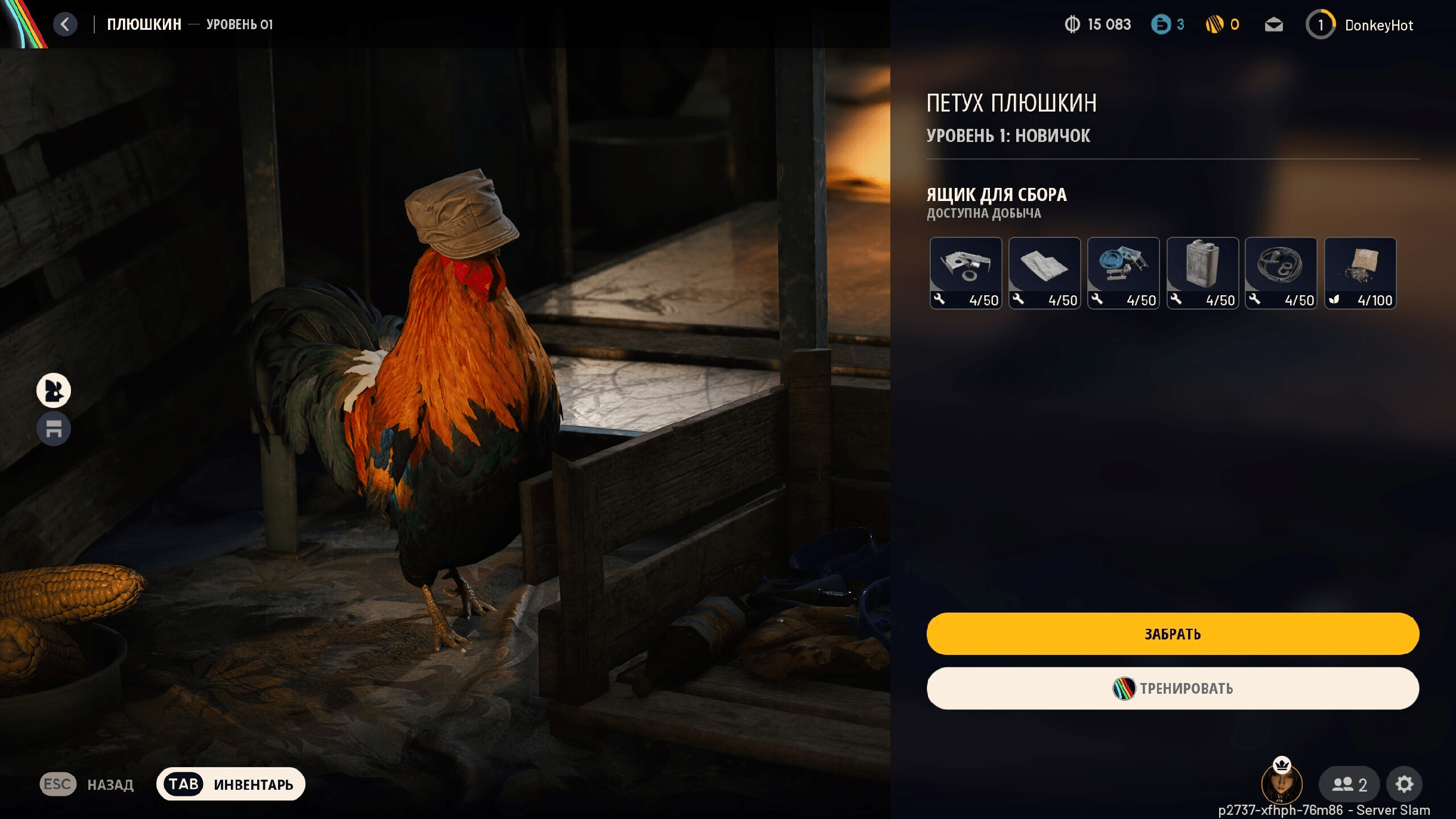Image resolution: width=1456 pixels, height=819 pixels.
Task: Open the party members button
Action: click(1349, 784)
